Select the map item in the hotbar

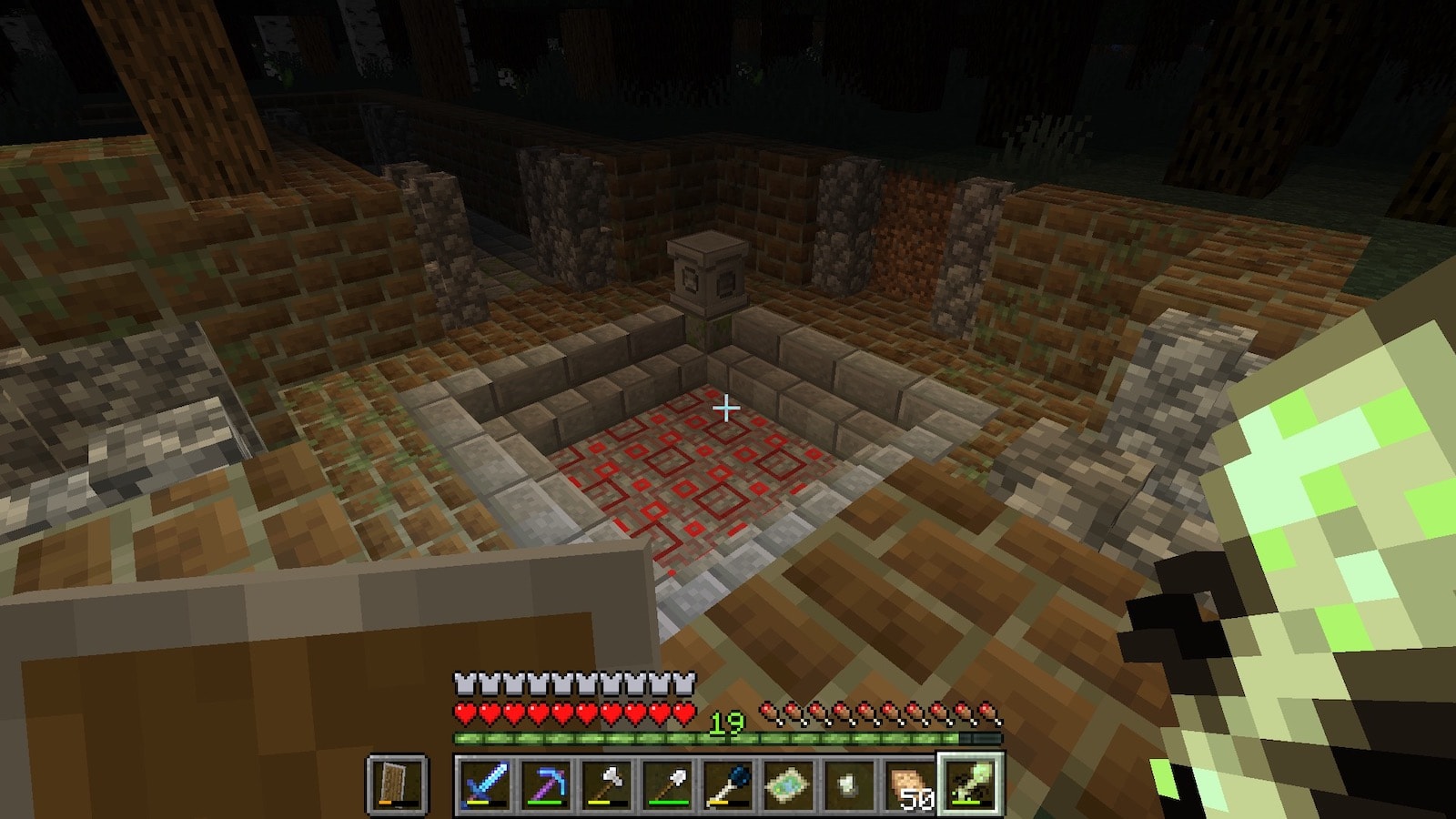[x=788, y=784]
